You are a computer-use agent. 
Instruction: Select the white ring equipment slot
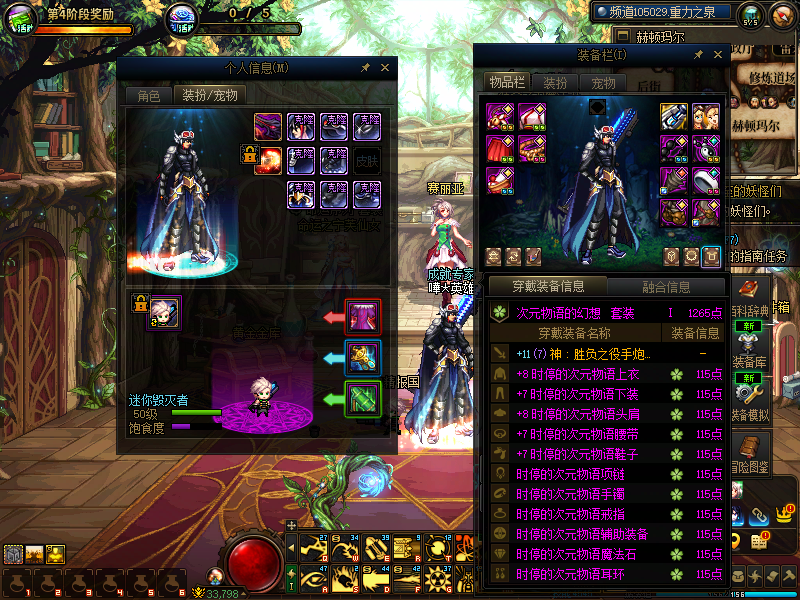[706, 180]
